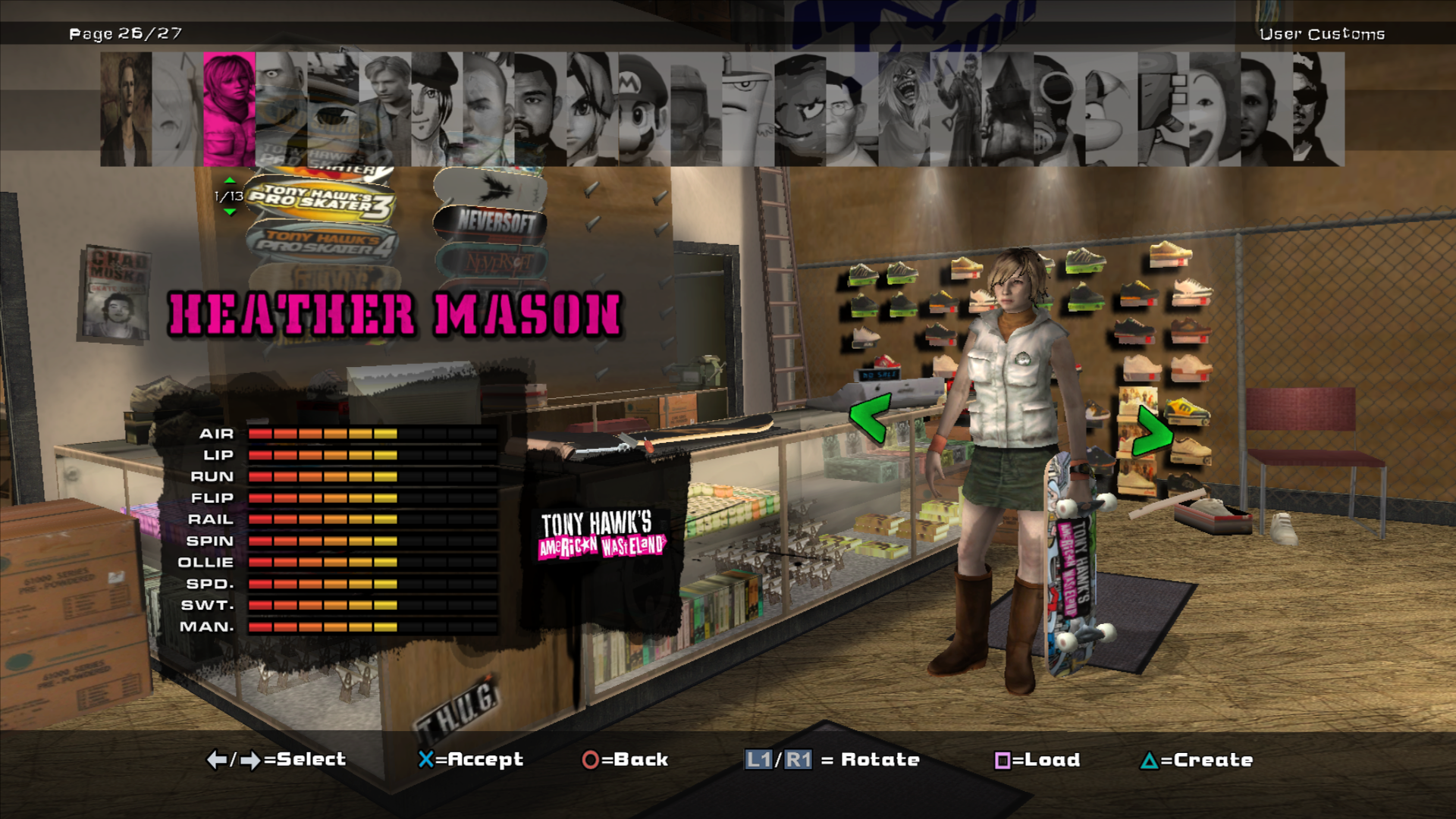Select the highlighted pink Heather Mason portrait
Image resolution: width=1456 pixels, height=819 pixels.
(229, 109)
